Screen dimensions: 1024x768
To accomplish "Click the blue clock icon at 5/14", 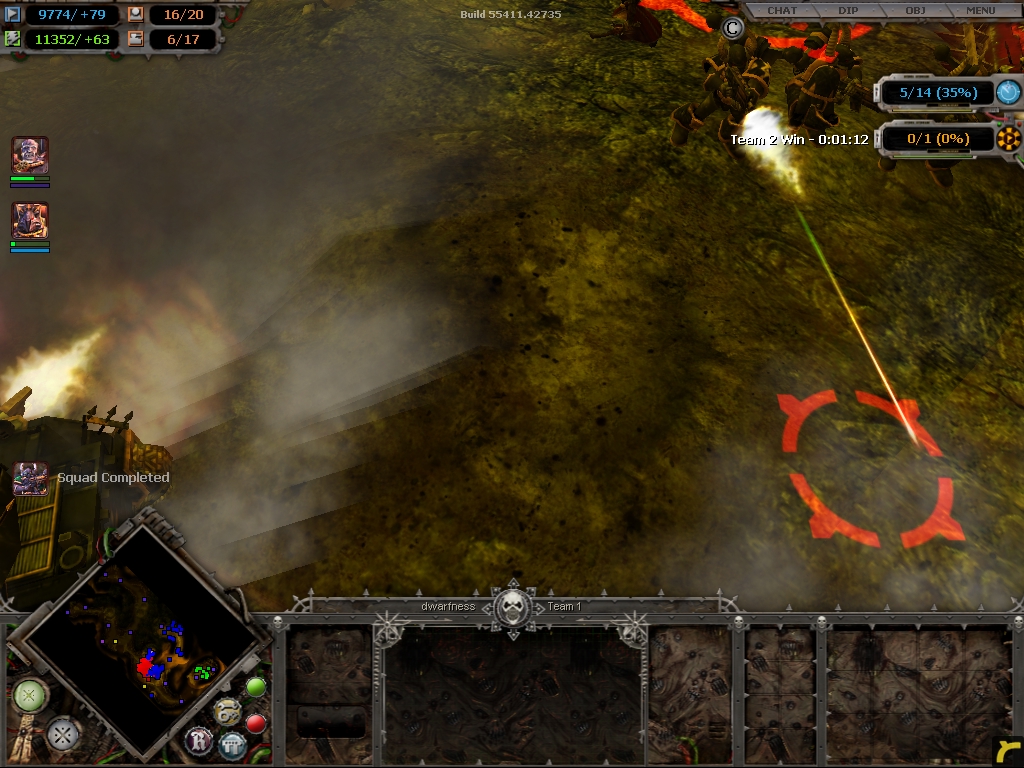I will (x=1008, y=92).
